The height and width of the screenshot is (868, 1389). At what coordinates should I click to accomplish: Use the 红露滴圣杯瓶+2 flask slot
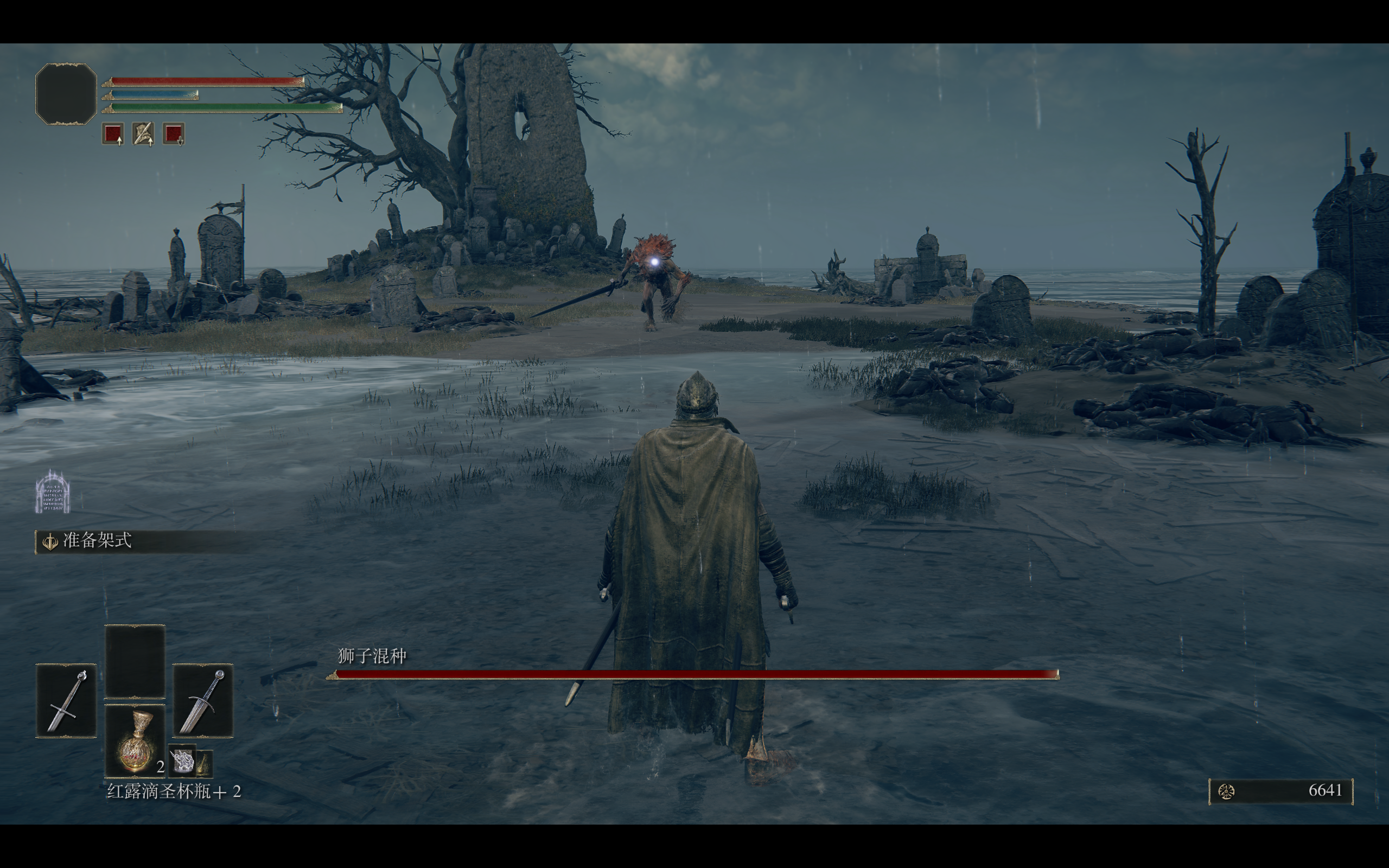click(135, 741)
